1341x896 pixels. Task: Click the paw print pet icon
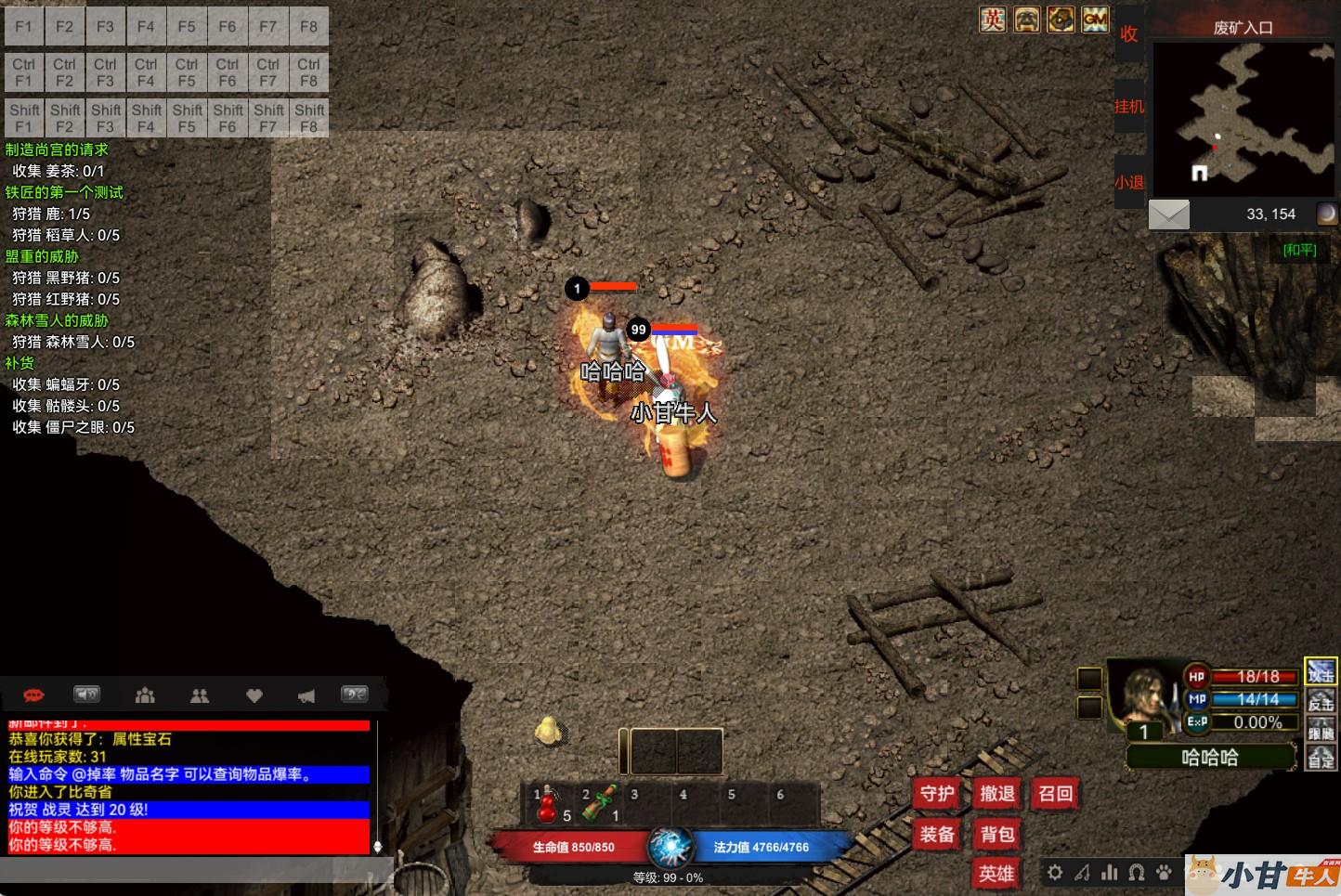[x=1165, y=873]
